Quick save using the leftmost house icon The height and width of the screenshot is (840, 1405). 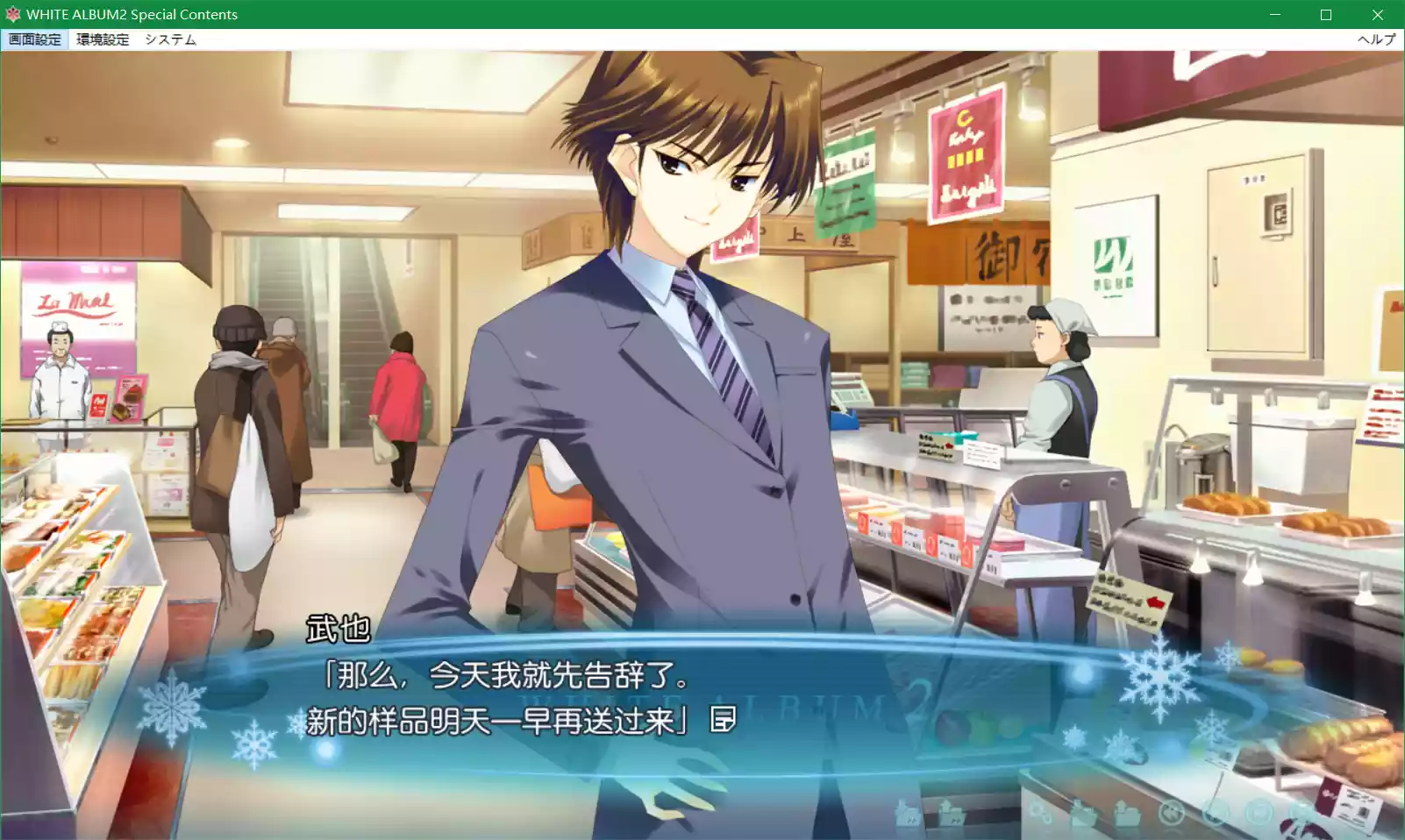coord(909,813)
